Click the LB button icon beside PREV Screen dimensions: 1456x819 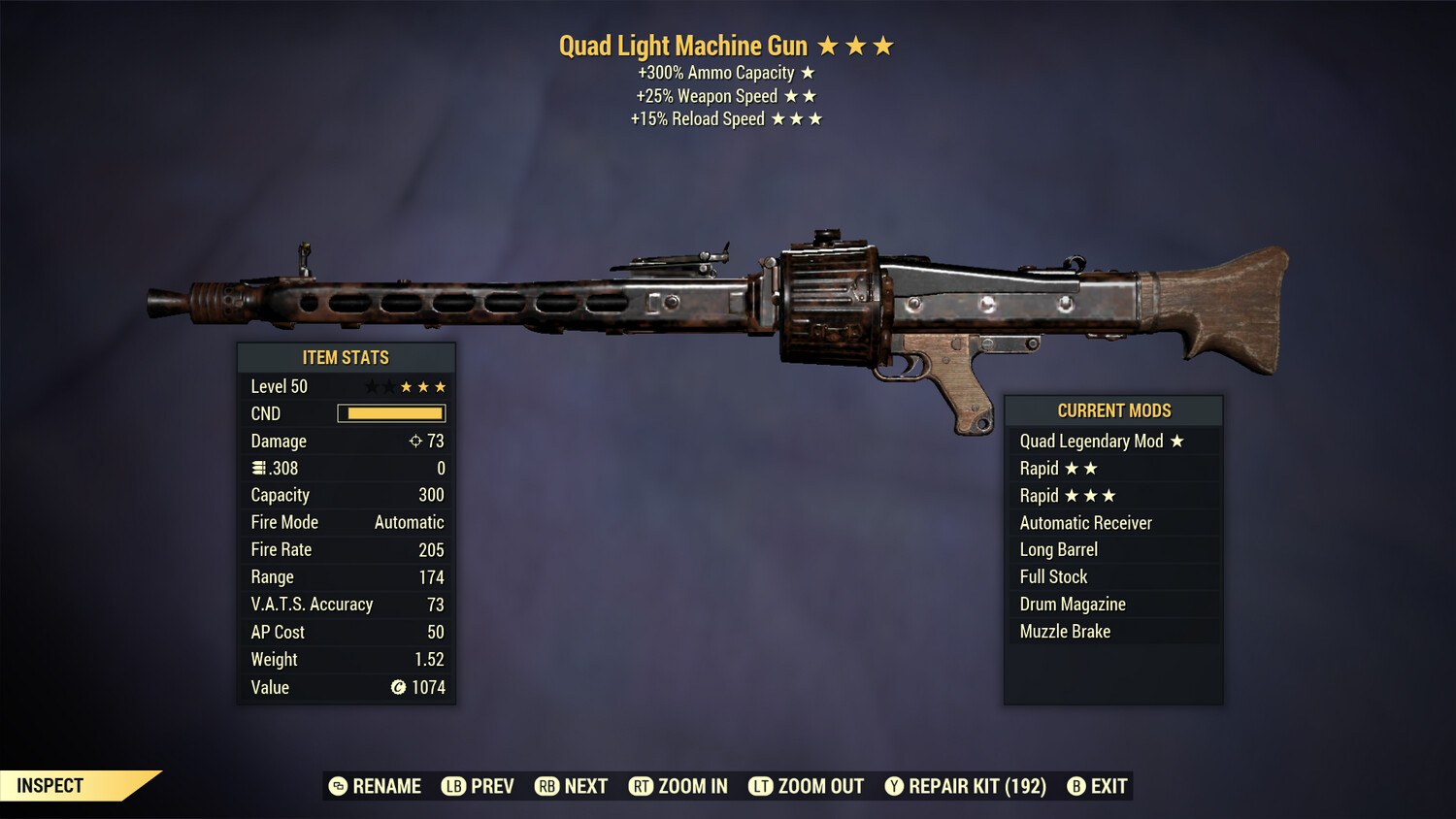coord(453,786)
